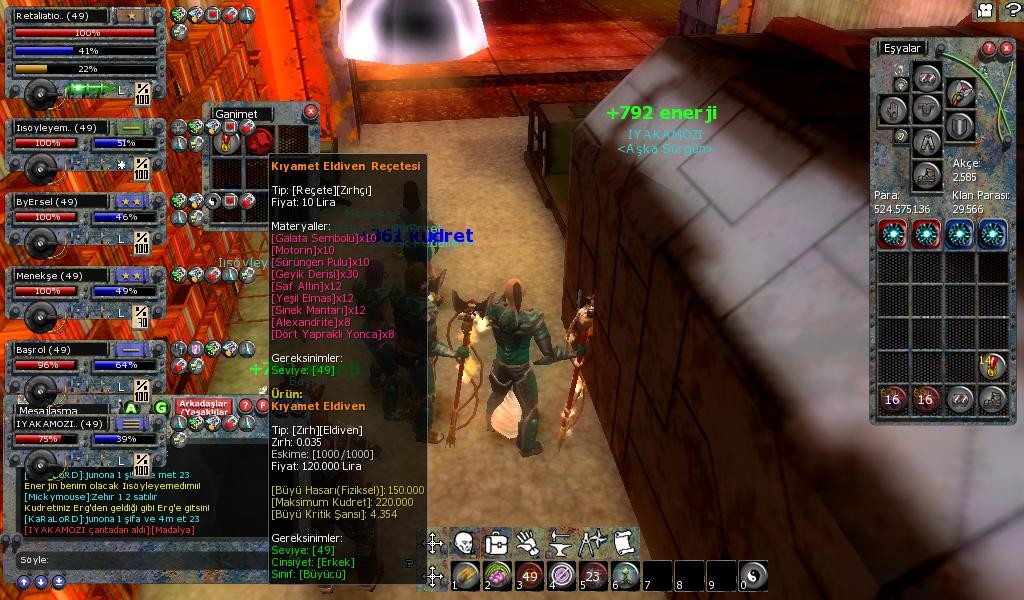
Task: Click the glove hand action icon
Action: pyautogui.click(x=528, y=543)
